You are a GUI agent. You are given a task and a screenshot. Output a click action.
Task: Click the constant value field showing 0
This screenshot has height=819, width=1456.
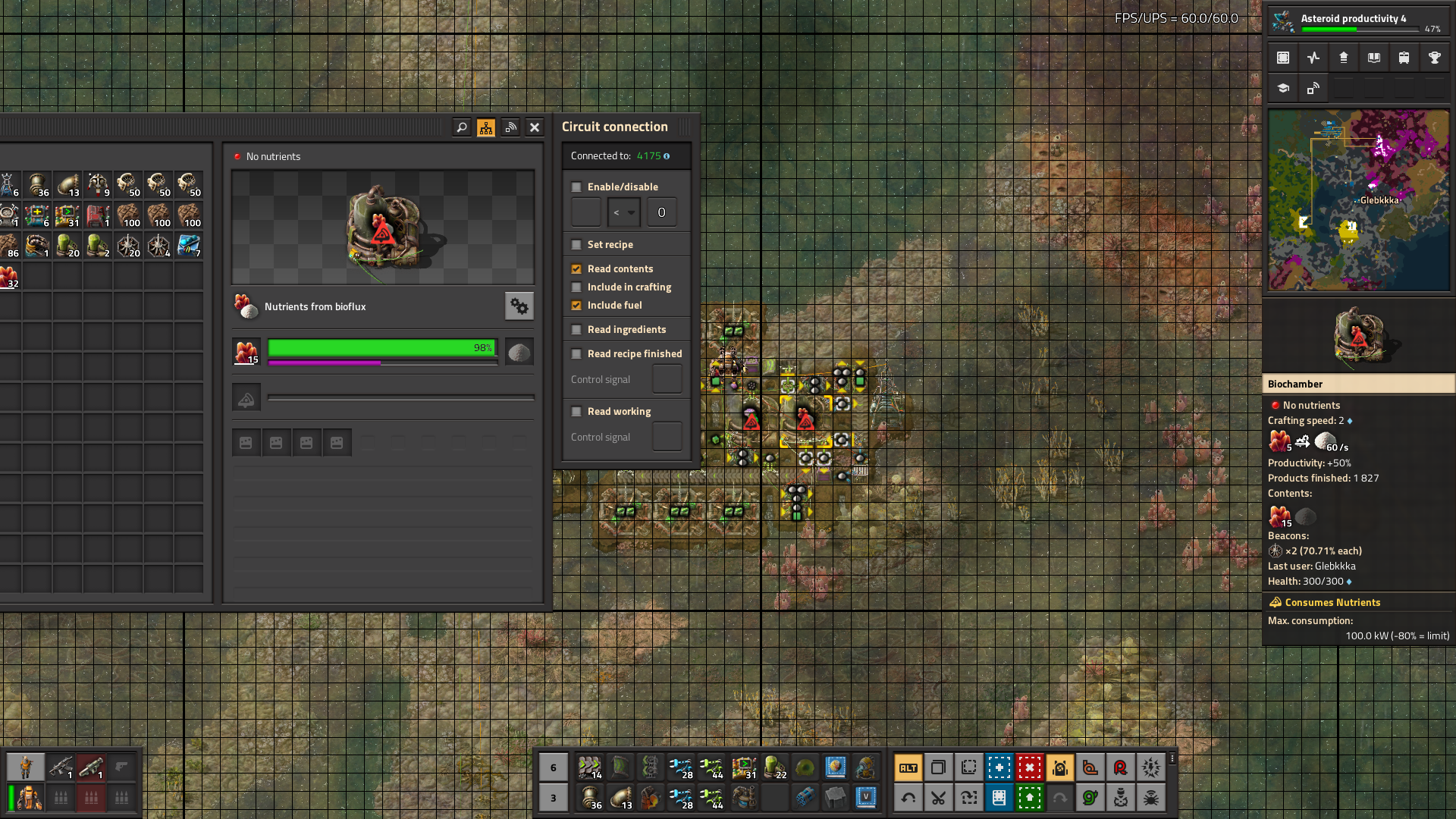661,213
